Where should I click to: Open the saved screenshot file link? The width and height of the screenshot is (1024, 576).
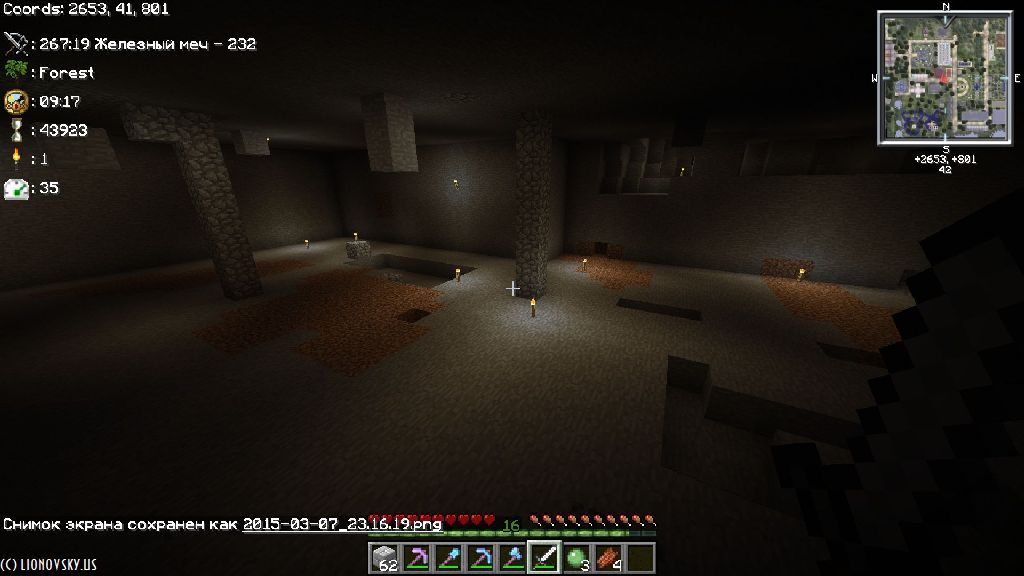tap(342, 524)
